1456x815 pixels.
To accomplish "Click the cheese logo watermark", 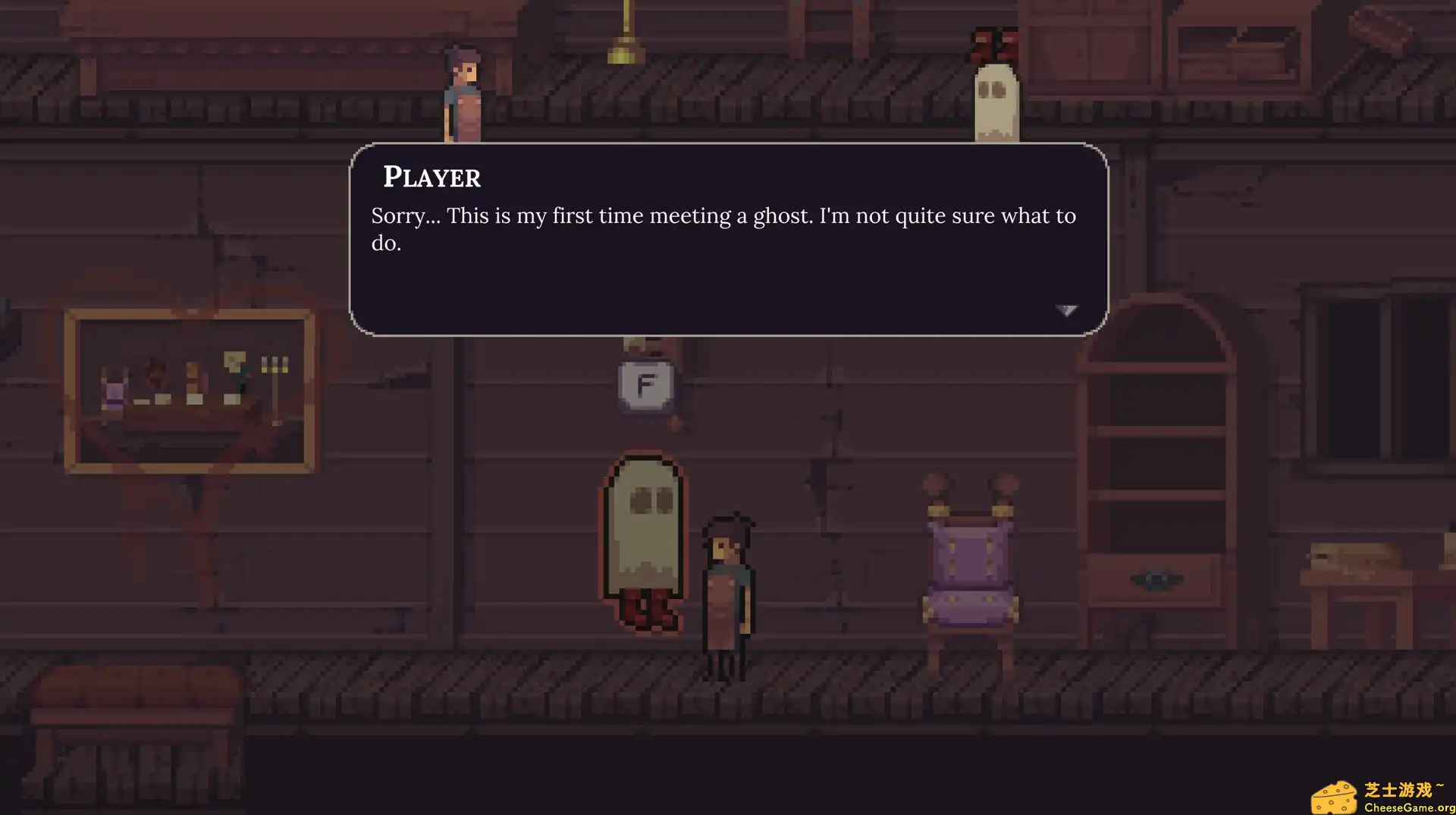I will [1335, 795].
